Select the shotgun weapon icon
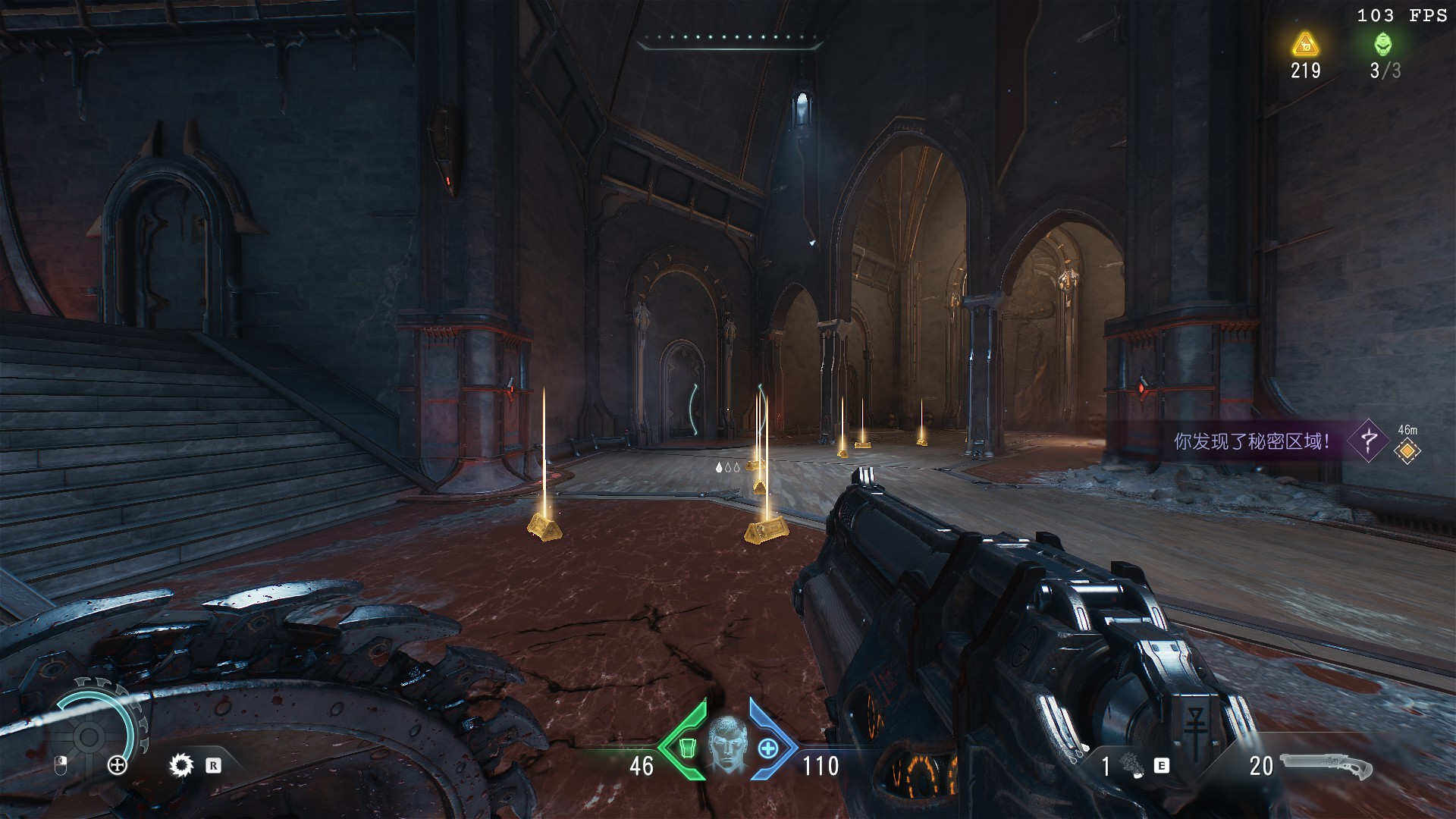The image size is (1456, 819). tap(1327, 766)
